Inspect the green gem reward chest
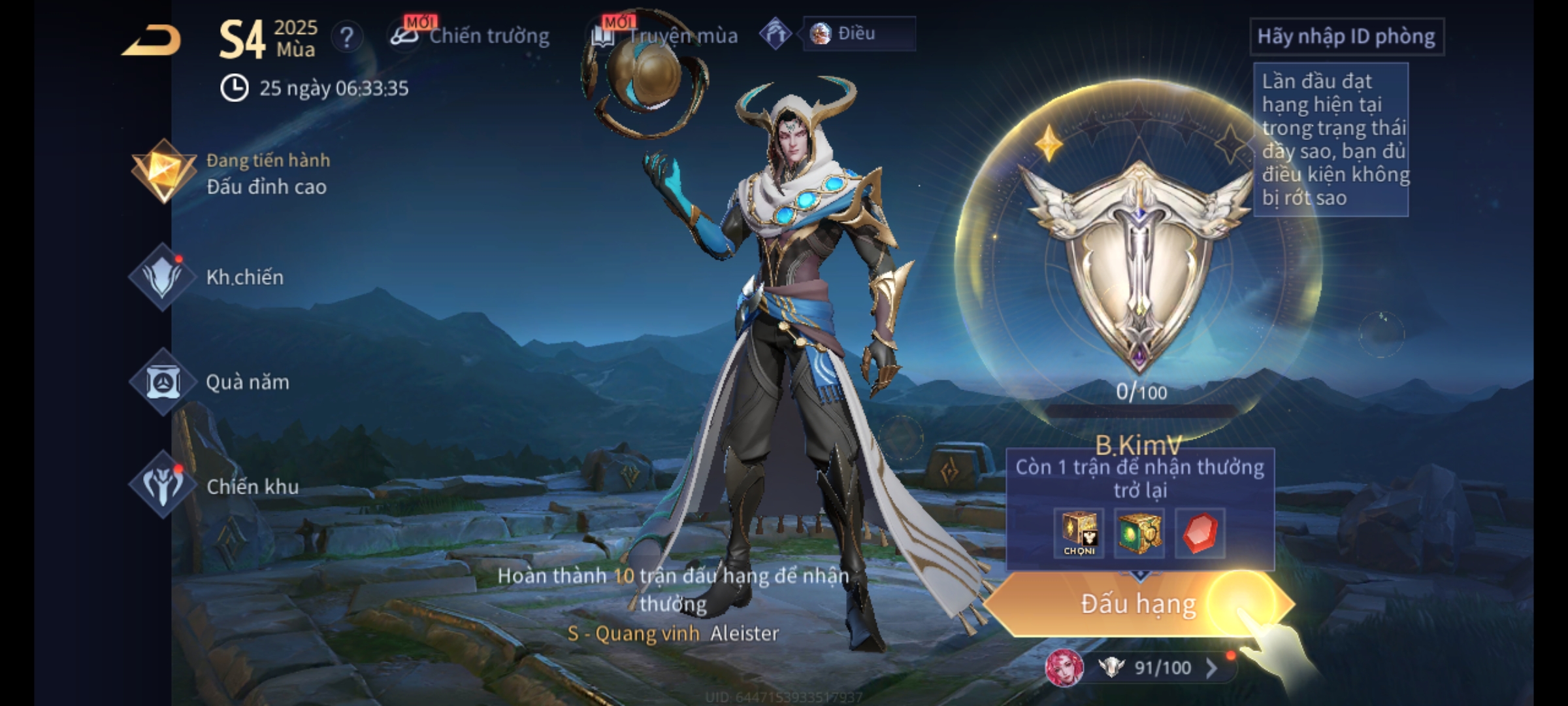Image resolution: width=1568 pixels, height=706 pixels. [1139, 533]
